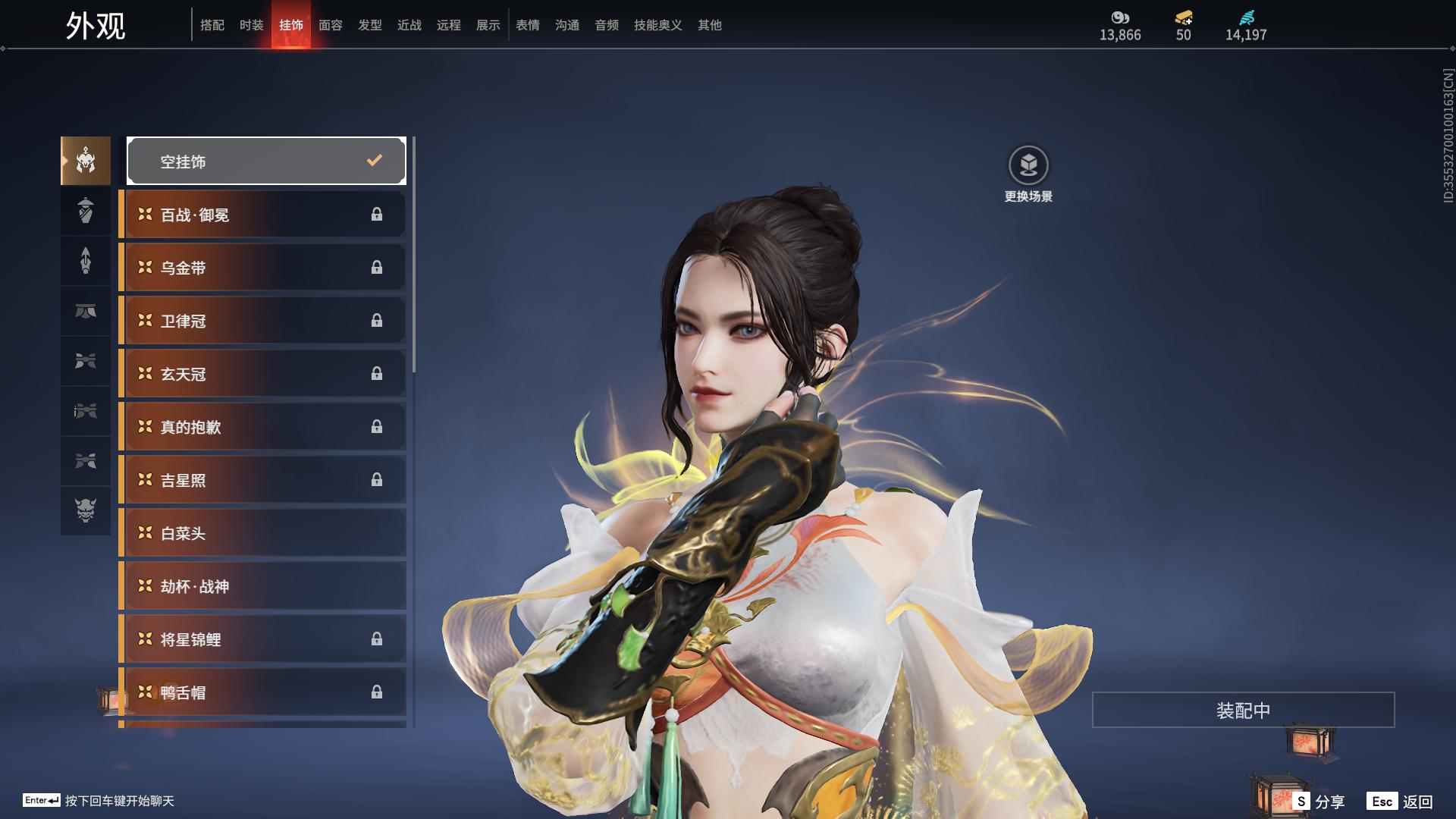Open the 分享 share option
The image size is (1456, 819).
pos(1319,802)
